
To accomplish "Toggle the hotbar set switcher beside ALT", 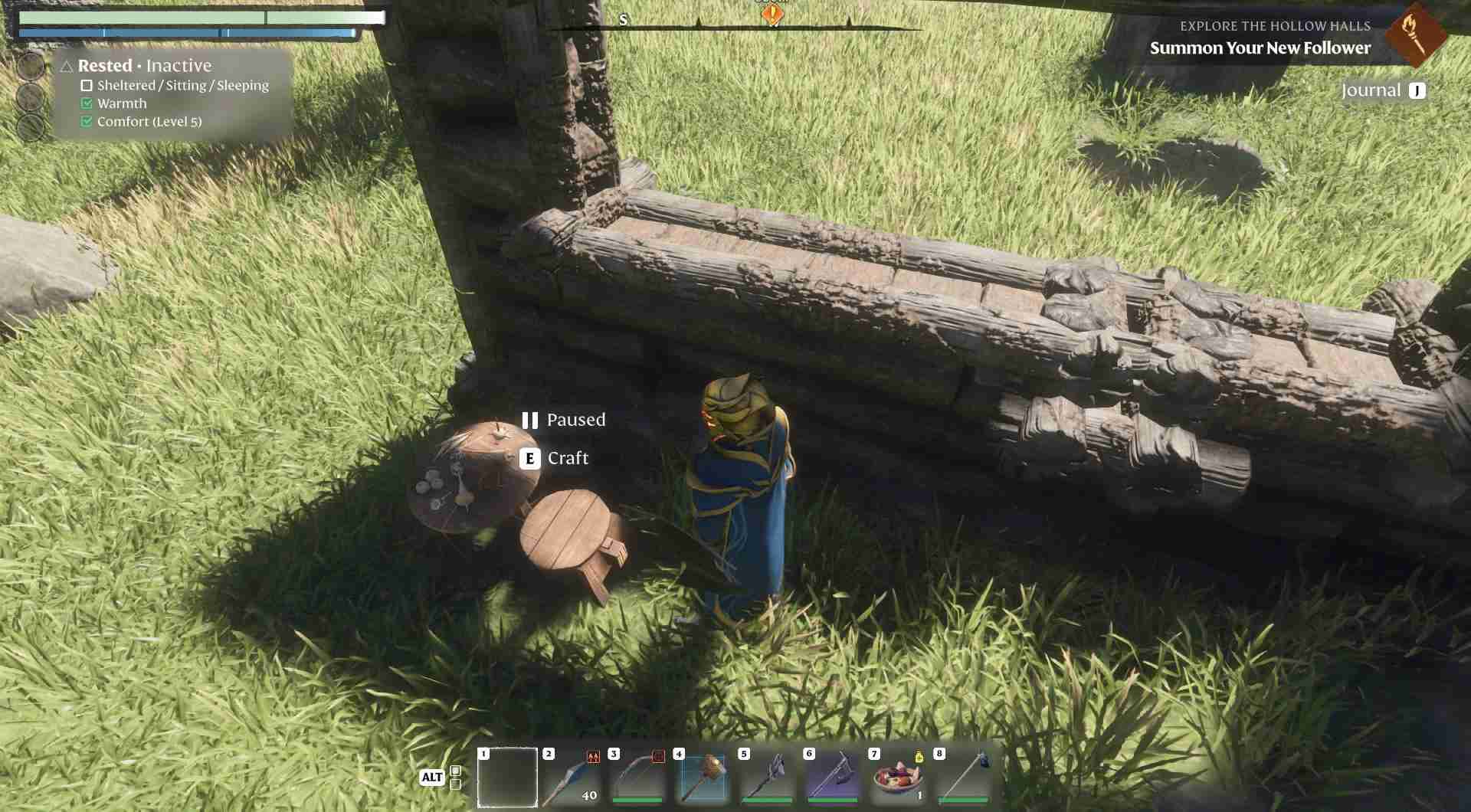I will [x=455, y=777].
